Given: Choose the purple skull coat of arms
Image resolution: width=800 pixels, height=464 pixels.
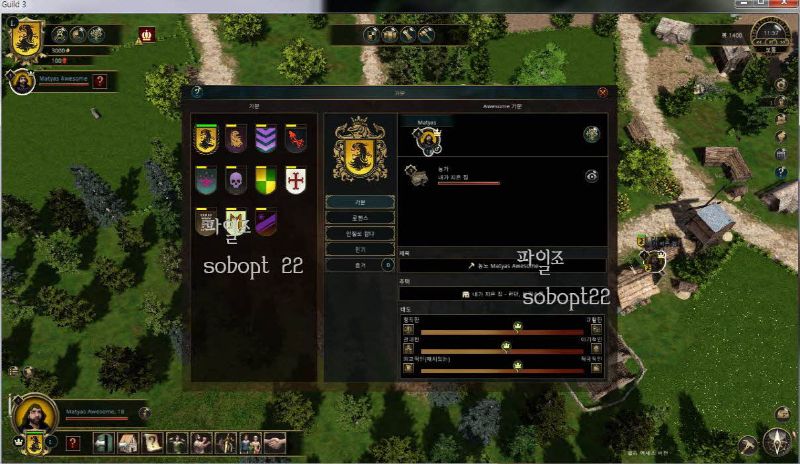Looking at the screenshot, I should pyautogui.click(x=236, y=180).
